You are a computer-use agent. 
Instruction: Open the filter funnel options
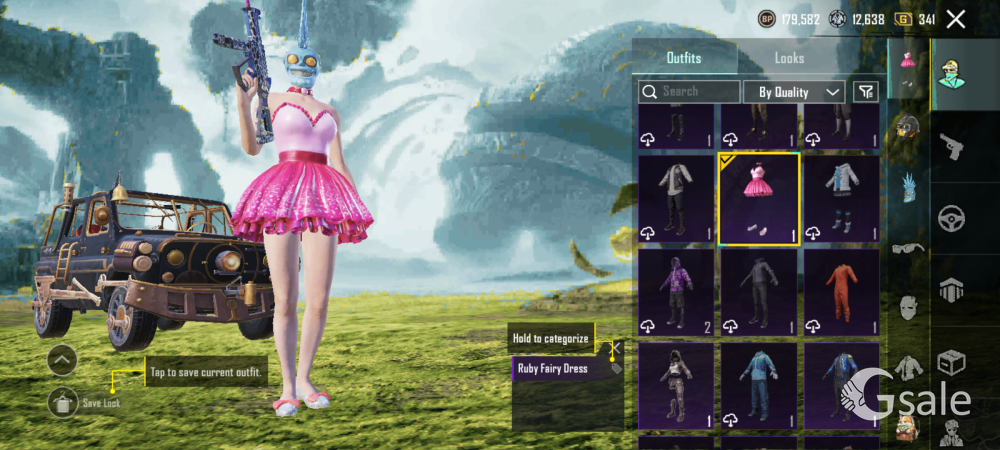click(865, 91)
